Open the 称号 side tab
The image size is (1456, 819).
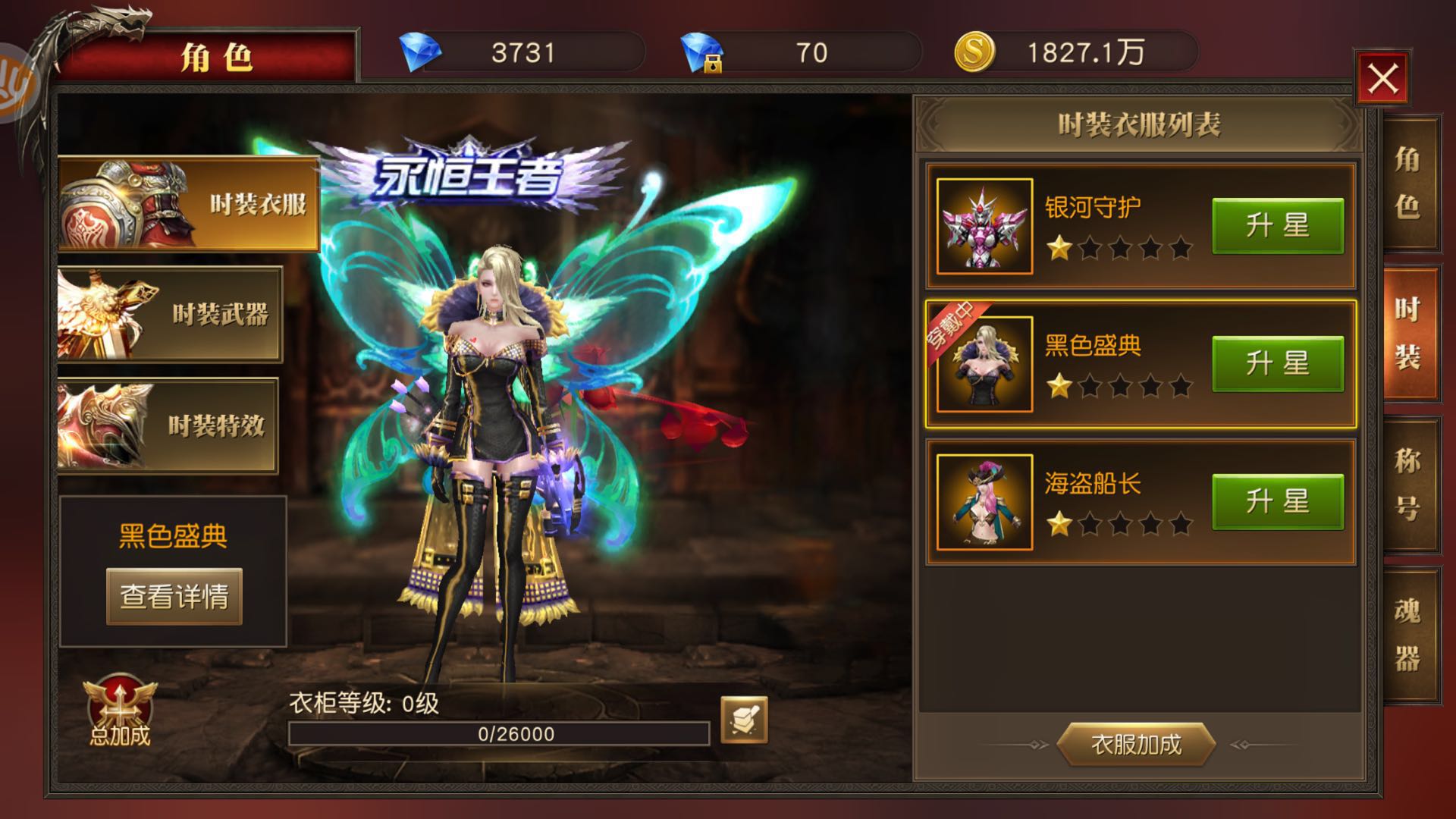pyautogui.click(x=1409, y=484)
